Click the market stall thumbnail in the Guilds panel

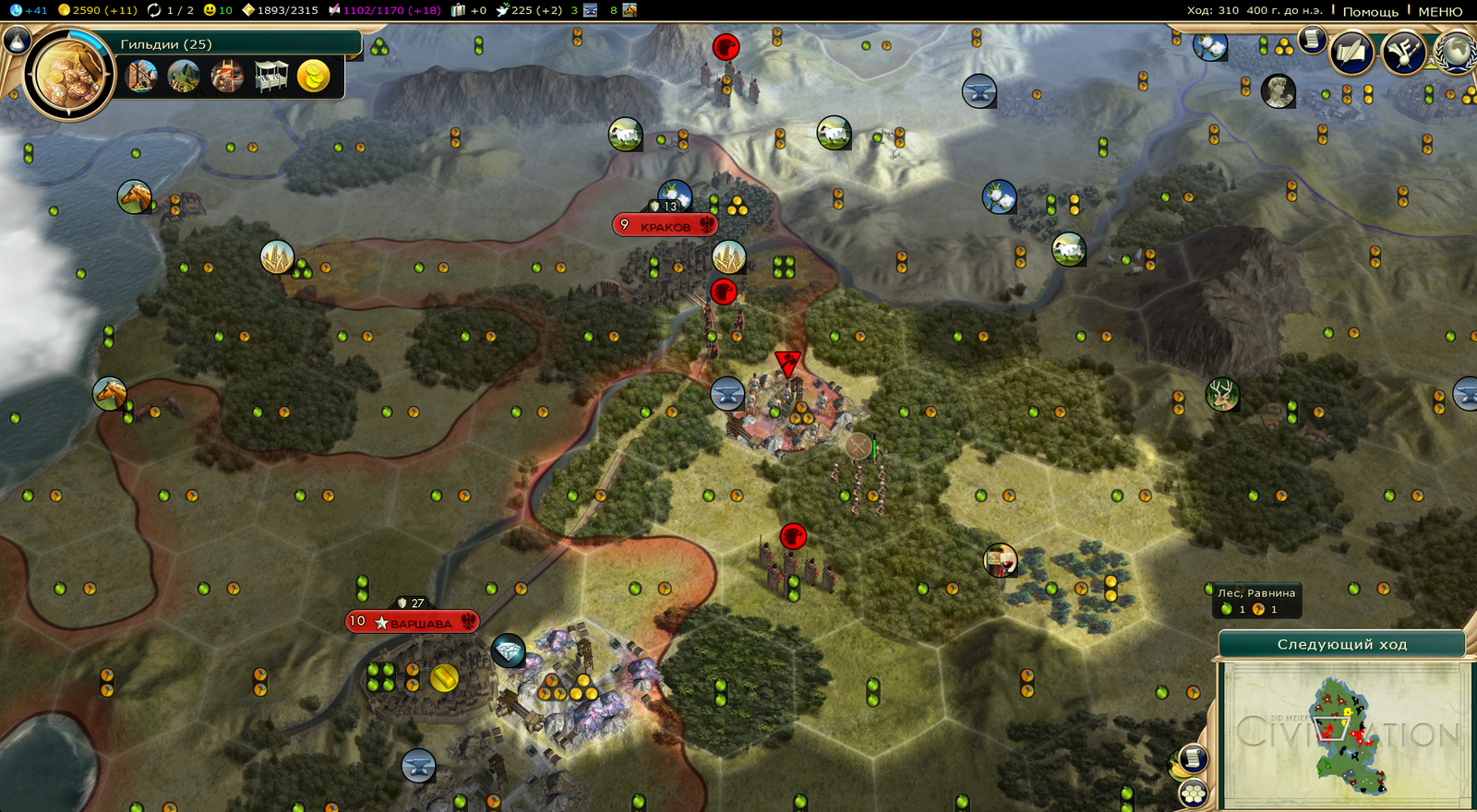(271, 77)
